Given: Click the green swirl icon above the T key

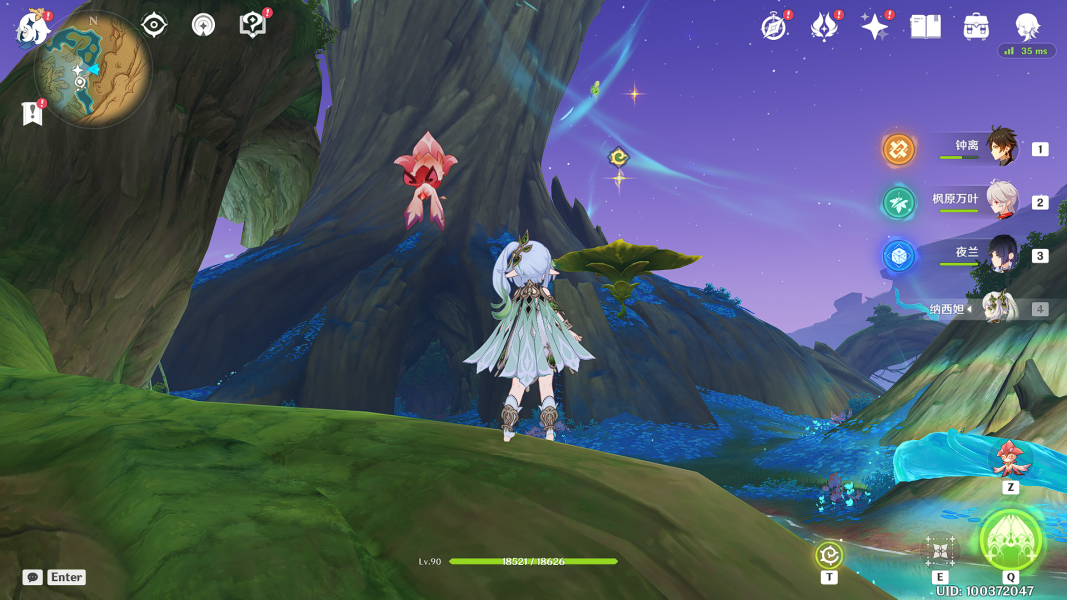Looking at the screenshot, I should [x=829, y=555].
